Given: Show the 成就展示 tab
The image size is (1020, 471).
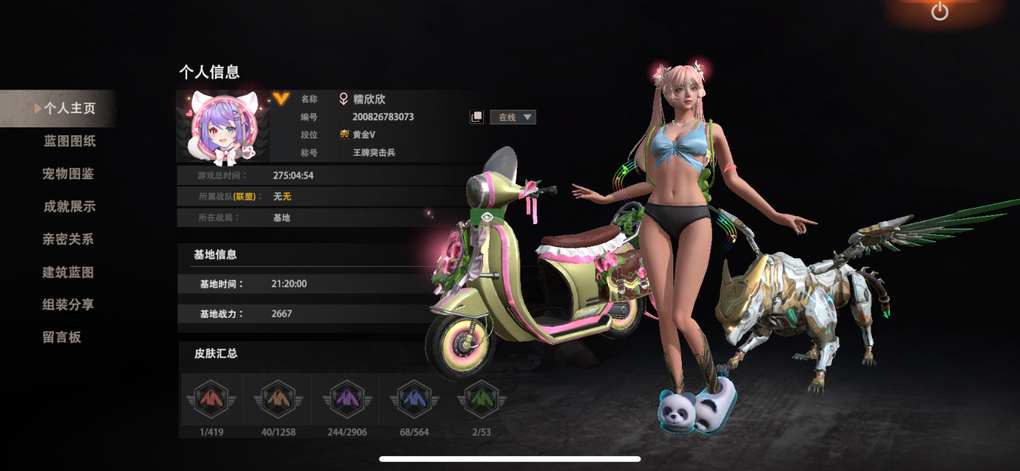Looking at the screenshot, I should coord(69,207).
